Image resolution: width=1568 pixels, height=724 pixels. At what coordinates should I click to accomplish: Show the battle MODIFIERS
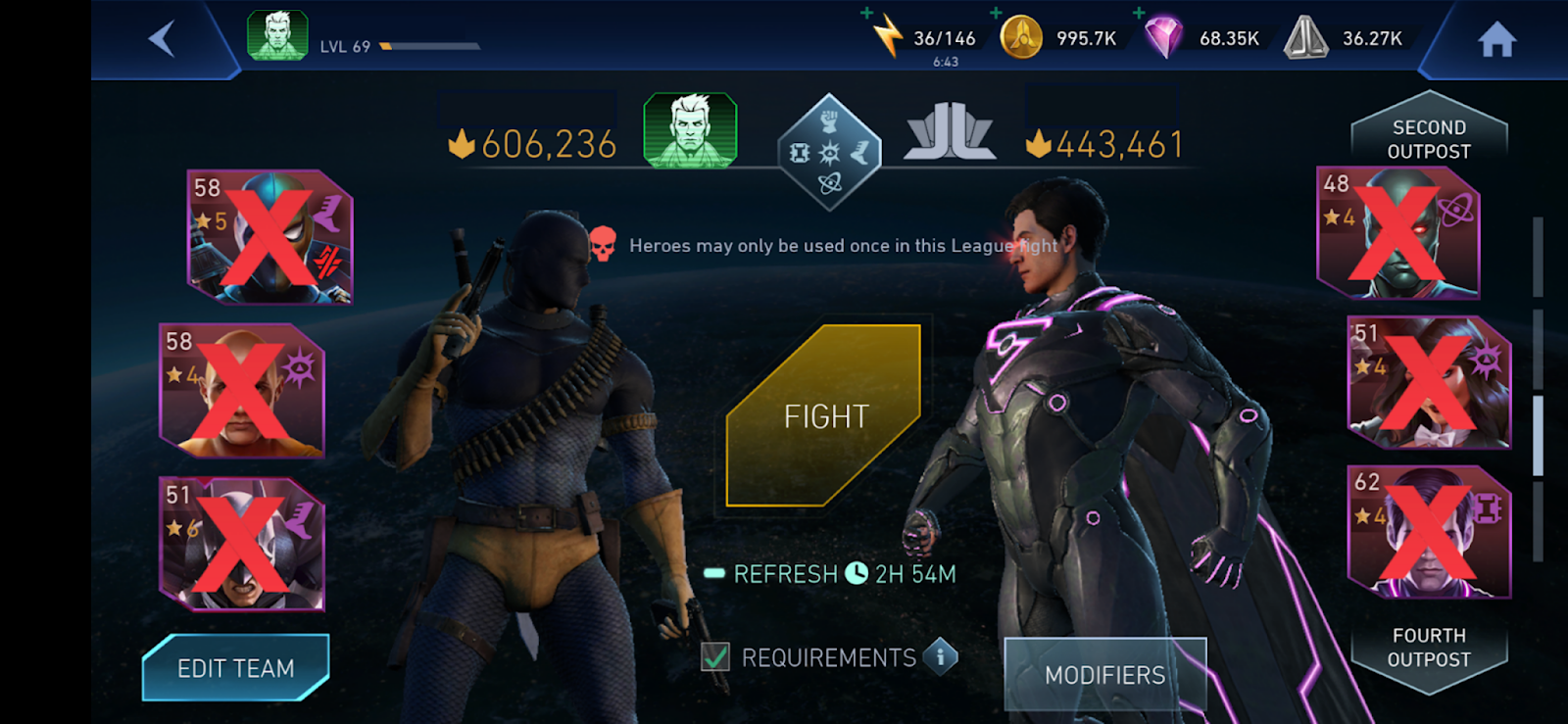pos(1104,674)
